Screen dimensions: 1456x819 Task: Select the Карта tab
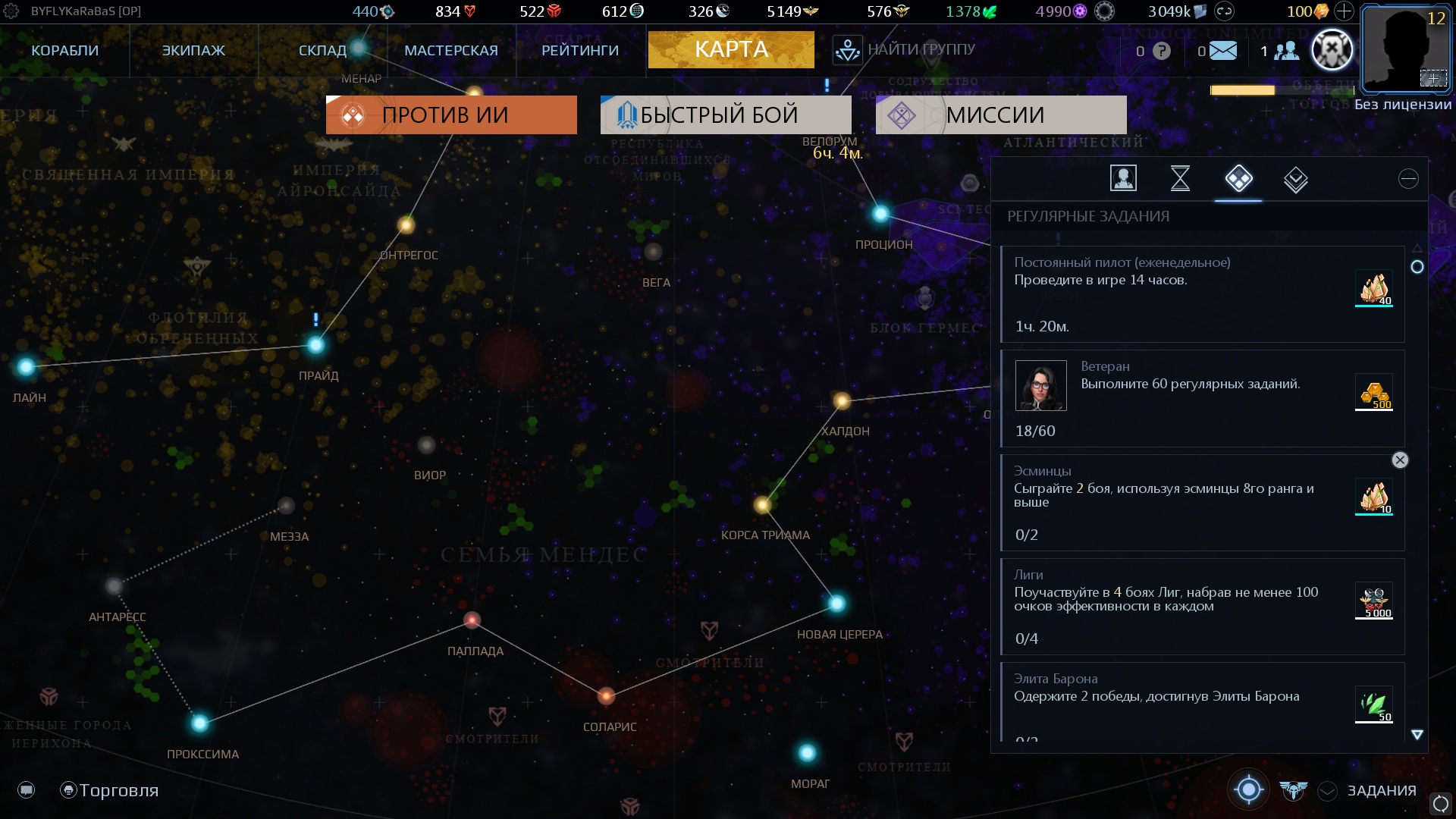coord(731,50)
